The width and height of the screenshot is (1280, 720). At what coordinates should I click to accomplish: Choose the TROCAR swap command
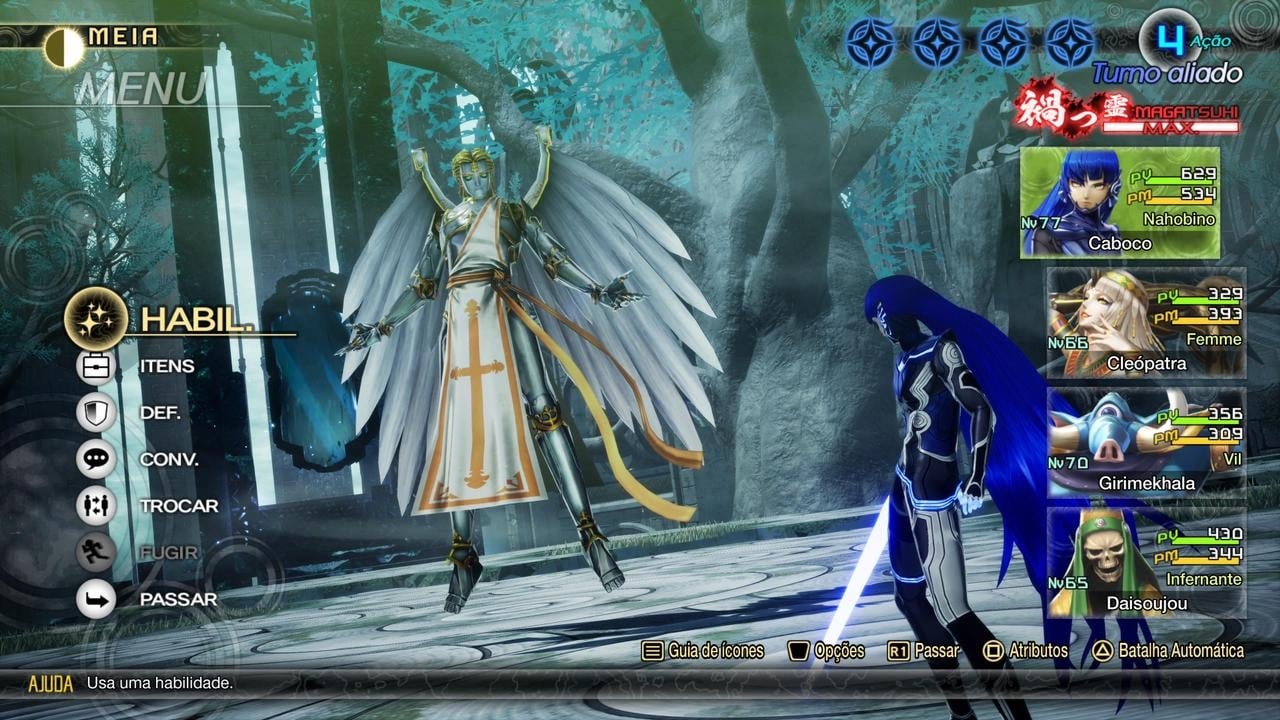178,506
